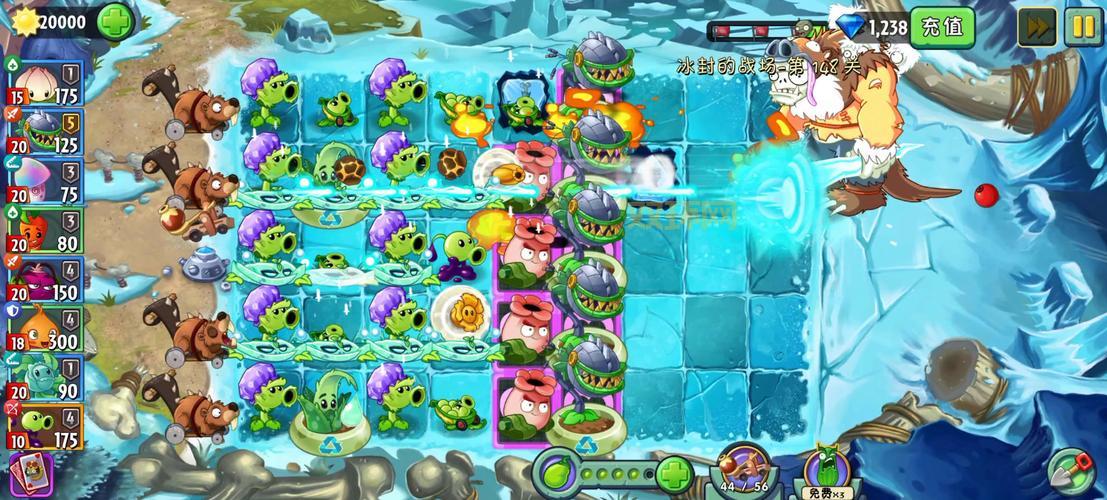Open the purple card deck button

pyautogui.click(x=35, y=474)
